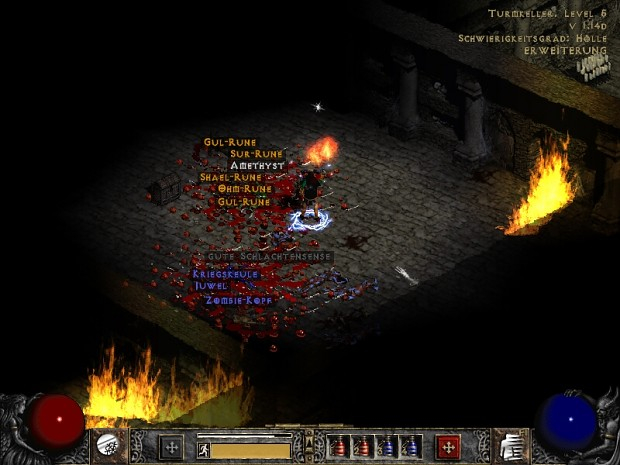Pick up the Sur-Rune item label
This screenshot has width=620, height=465.
(257, 154)
